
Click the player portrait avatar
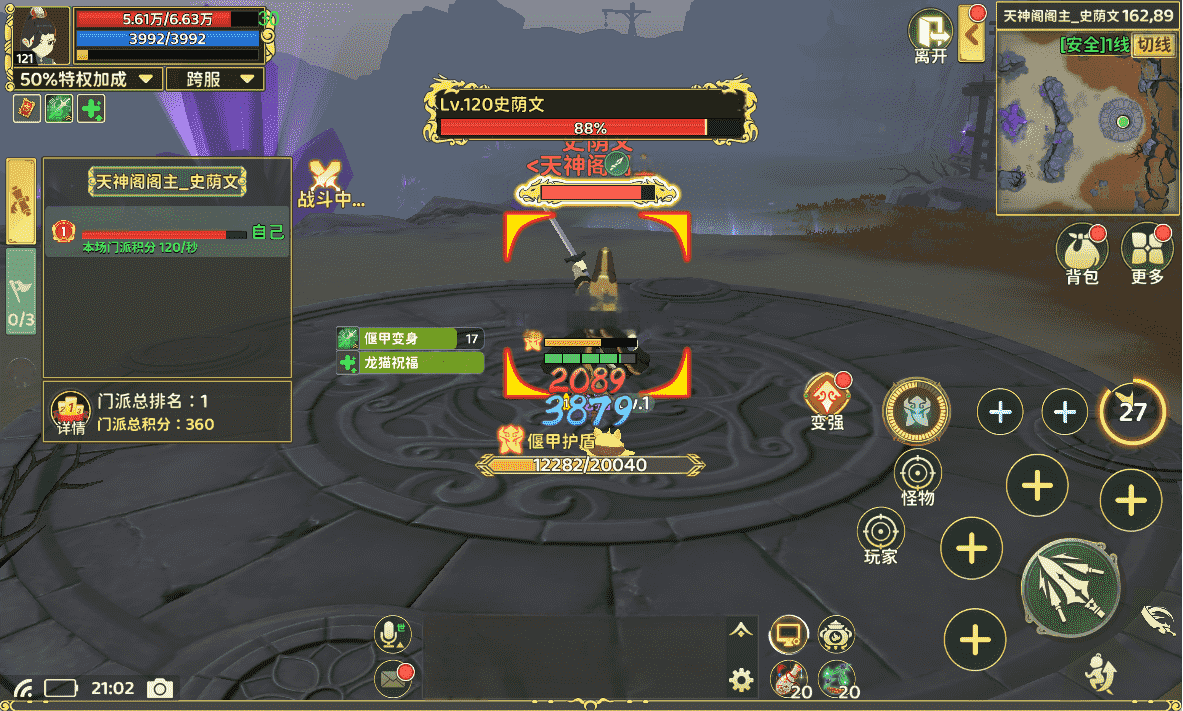click(x=41, y=37)
